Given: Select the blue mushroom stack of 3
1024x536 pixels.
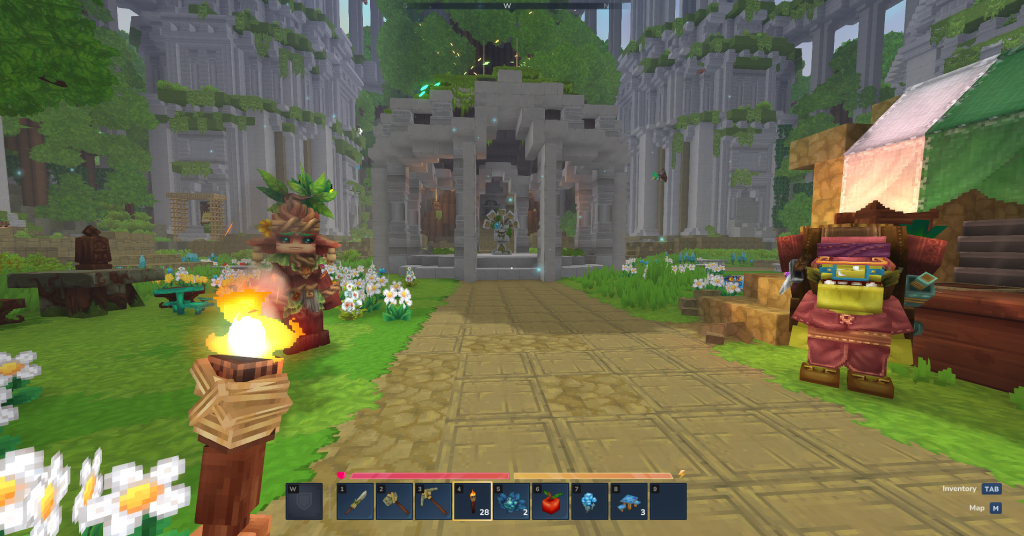Looking at the screenshot, I should [628, 501].
